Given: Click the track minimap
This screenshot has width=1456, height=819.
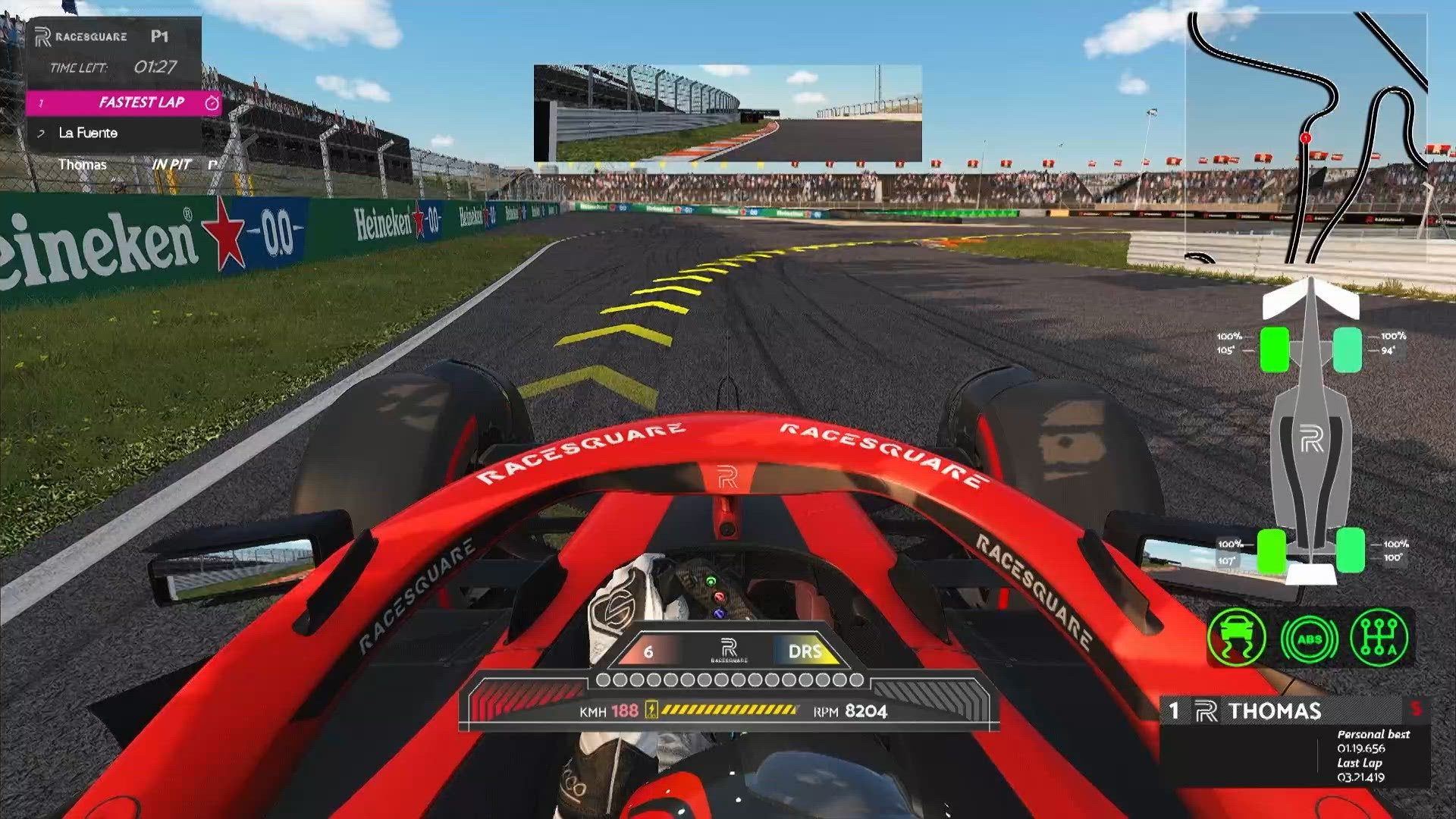Looking at the screenshot, I should tap(1306, 136).
